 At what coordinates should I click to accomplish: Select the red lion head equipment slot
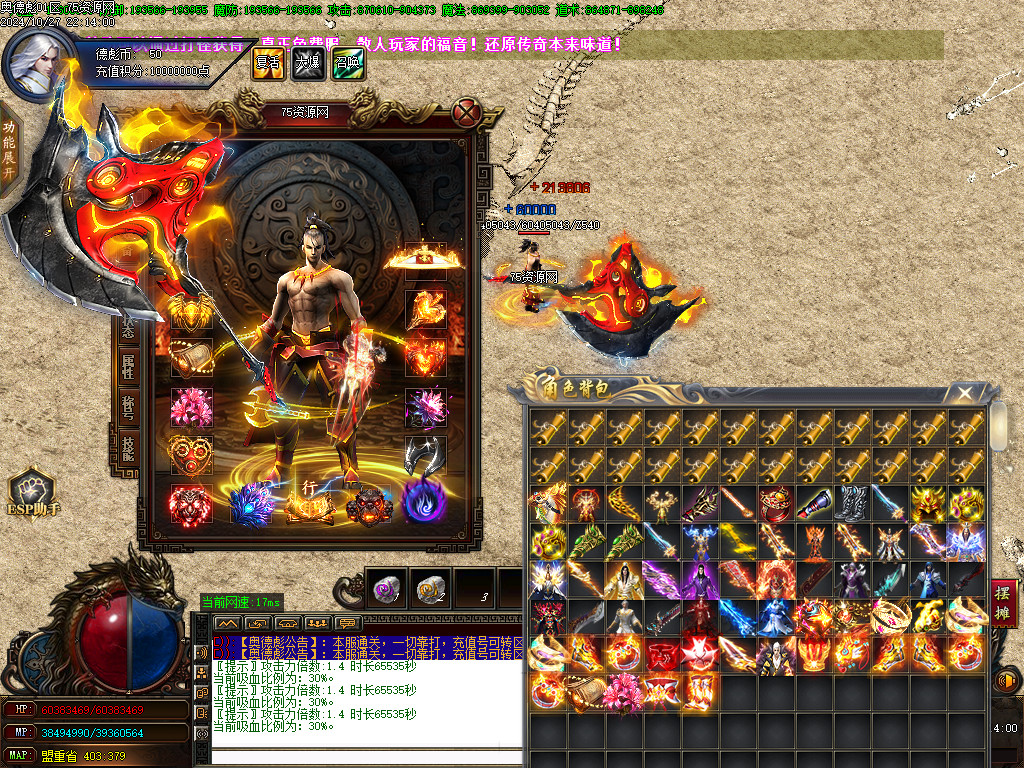[189, 505]
